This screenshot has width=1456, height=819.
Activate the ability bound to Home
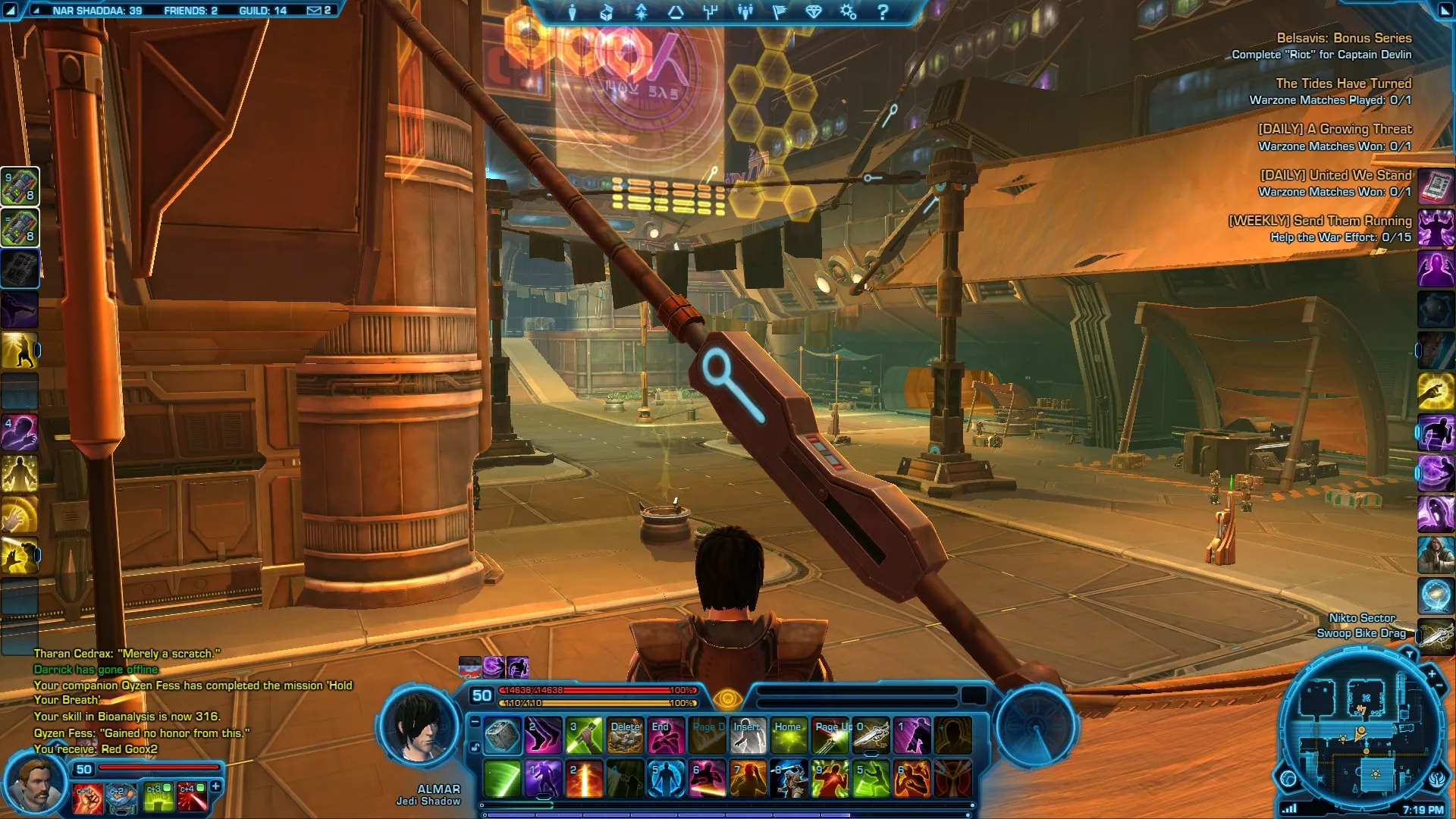click(789, 736)
